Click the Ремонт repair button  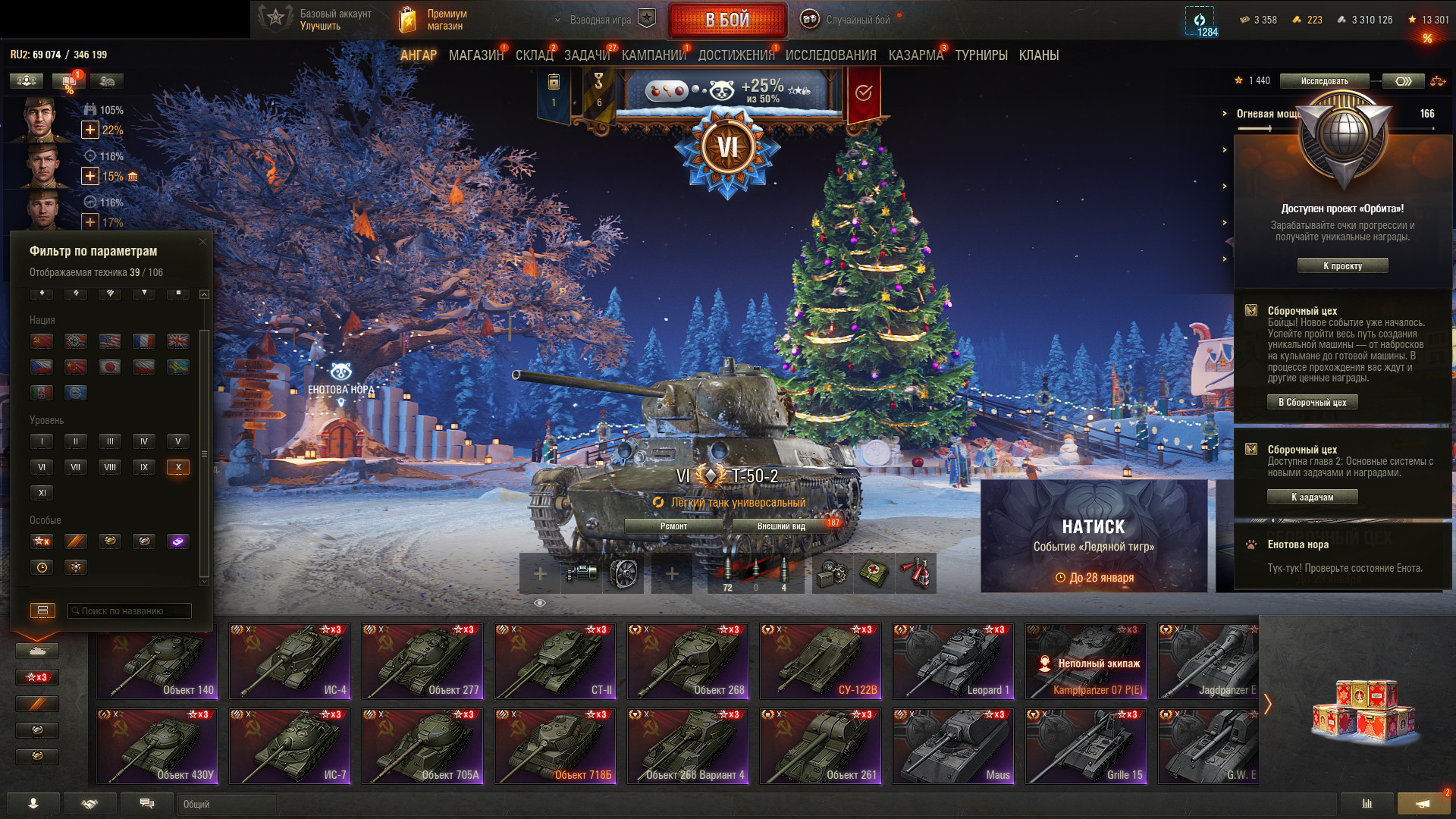click(673, 526)
